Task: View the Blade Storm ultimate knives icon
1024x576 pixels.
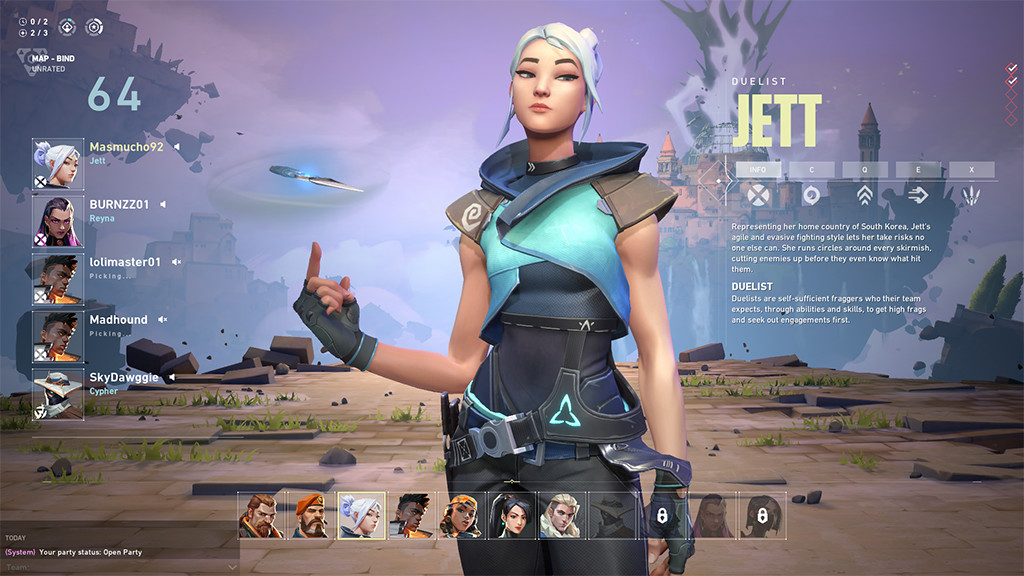Action: click(x=970, y=194)
